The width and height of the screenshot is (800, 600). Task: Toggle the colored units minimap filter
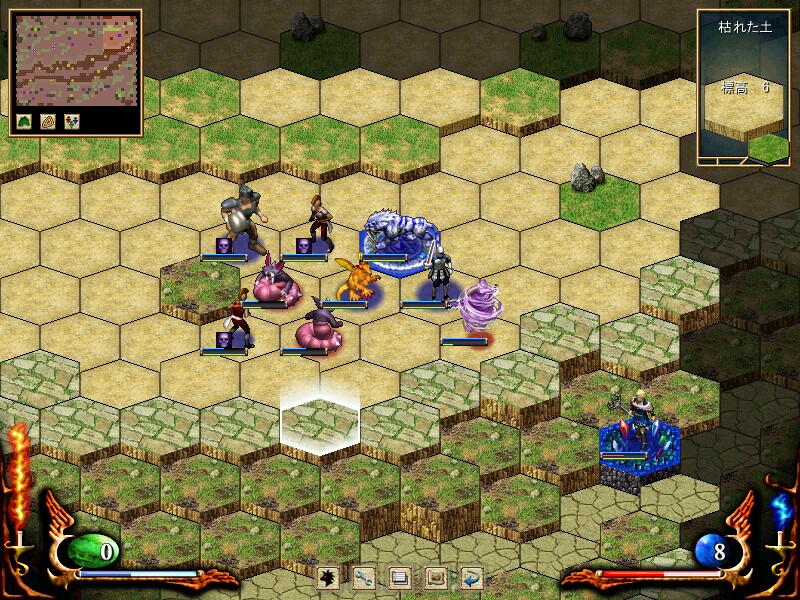point(71,122)
